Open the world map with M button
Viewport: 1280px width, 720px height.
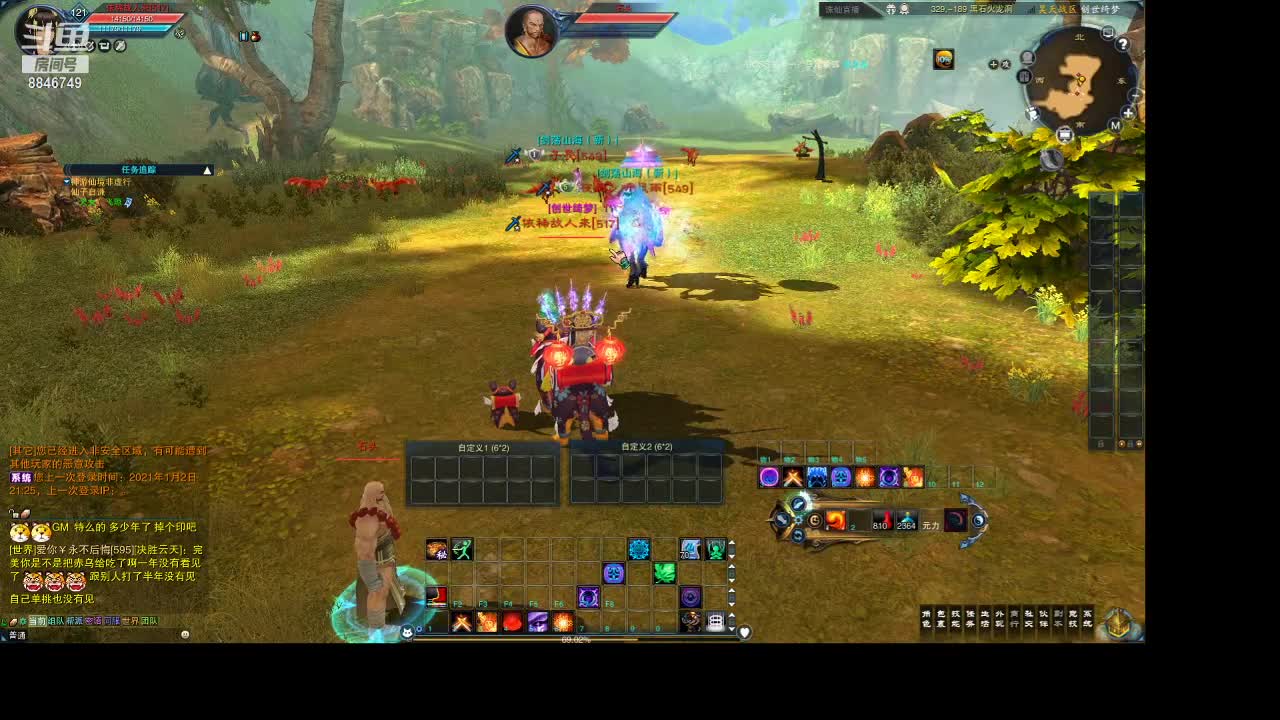click(x=1114, y=126)
